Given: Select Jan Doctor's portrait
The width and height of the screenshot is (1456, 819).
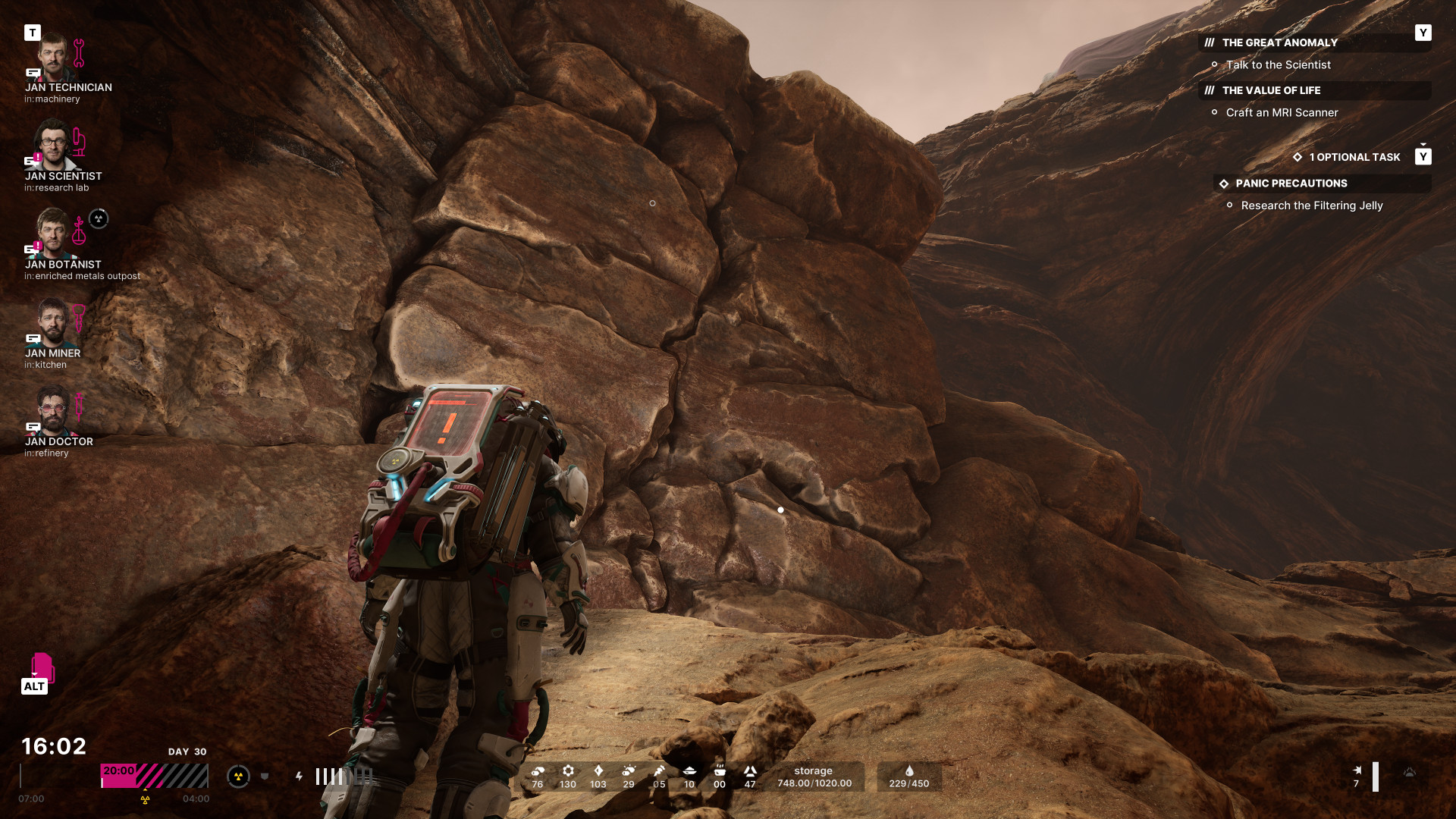Looking at the screenshot, I should [53, 410].
